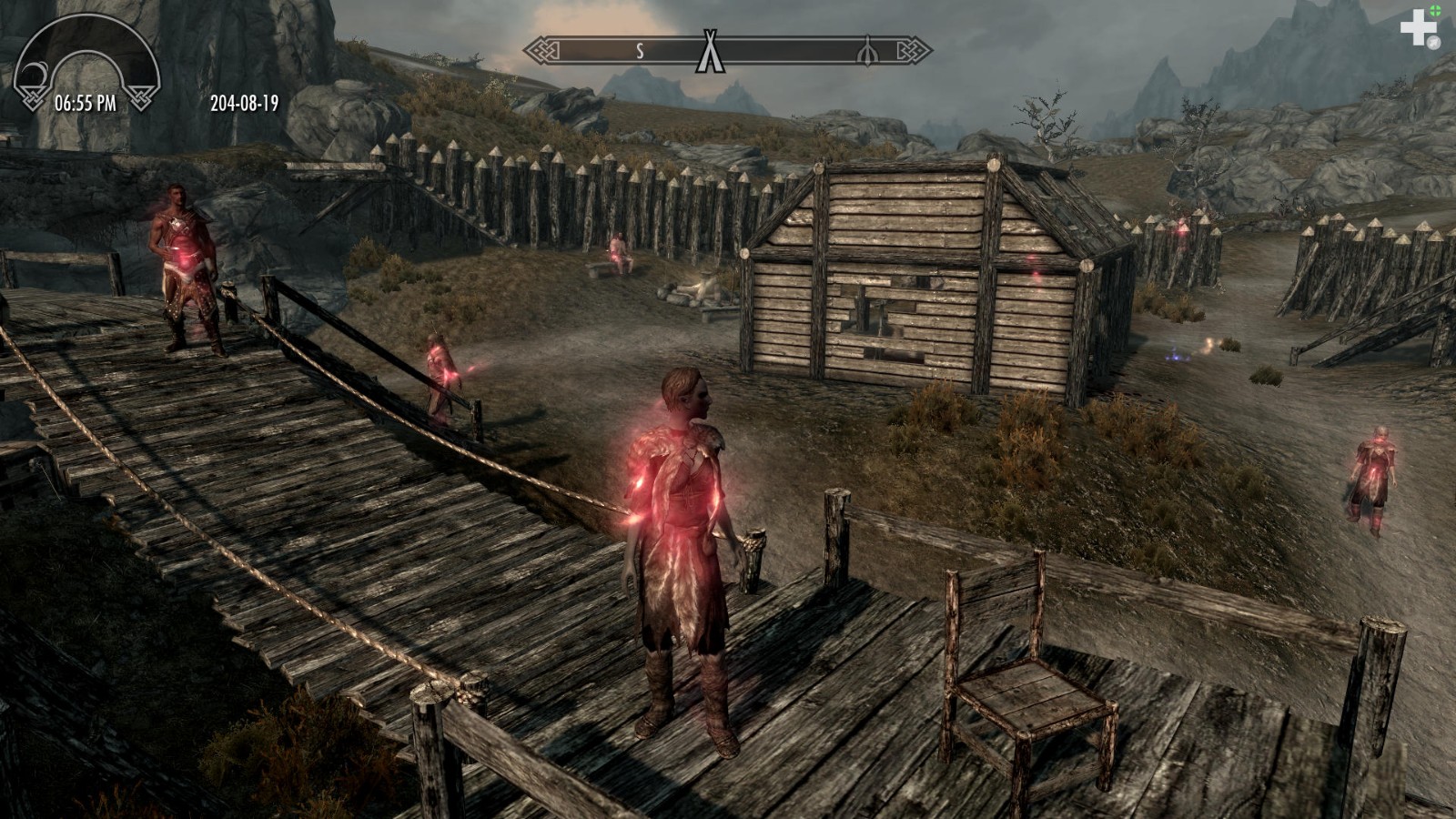The height and width of the screenshot is (819, 1456).
Task: Click the green crosshair indicator
Action: point(1436,10)
